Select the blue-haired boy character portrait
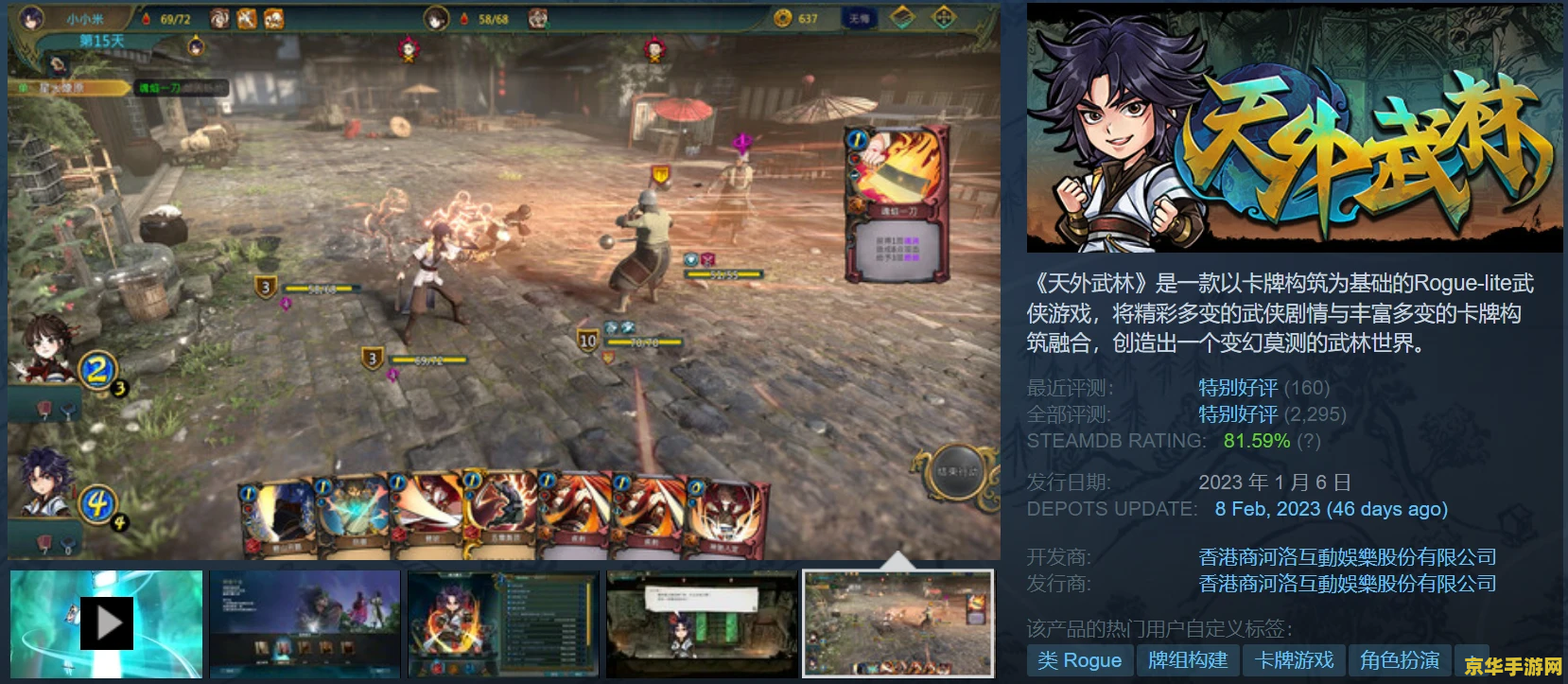 pos(43,482)
